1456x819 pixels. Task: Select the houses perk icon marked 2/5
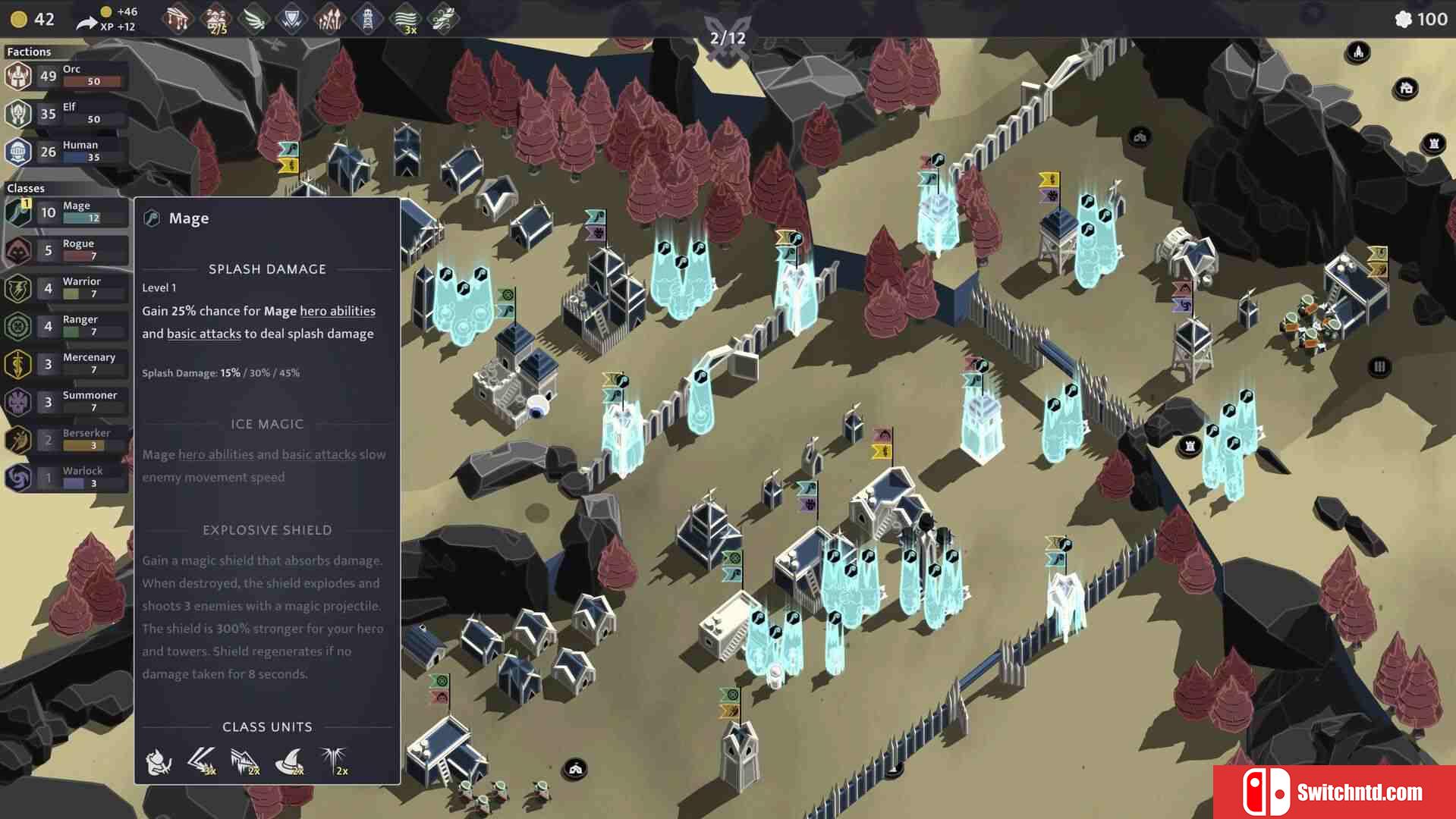[216, 19]
